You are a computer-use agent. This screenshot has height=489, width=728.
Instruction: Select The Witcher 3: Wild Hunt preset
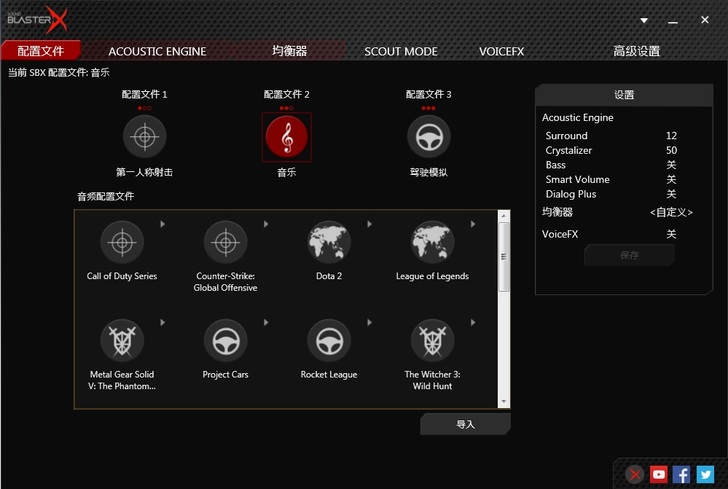click(432, 341)
